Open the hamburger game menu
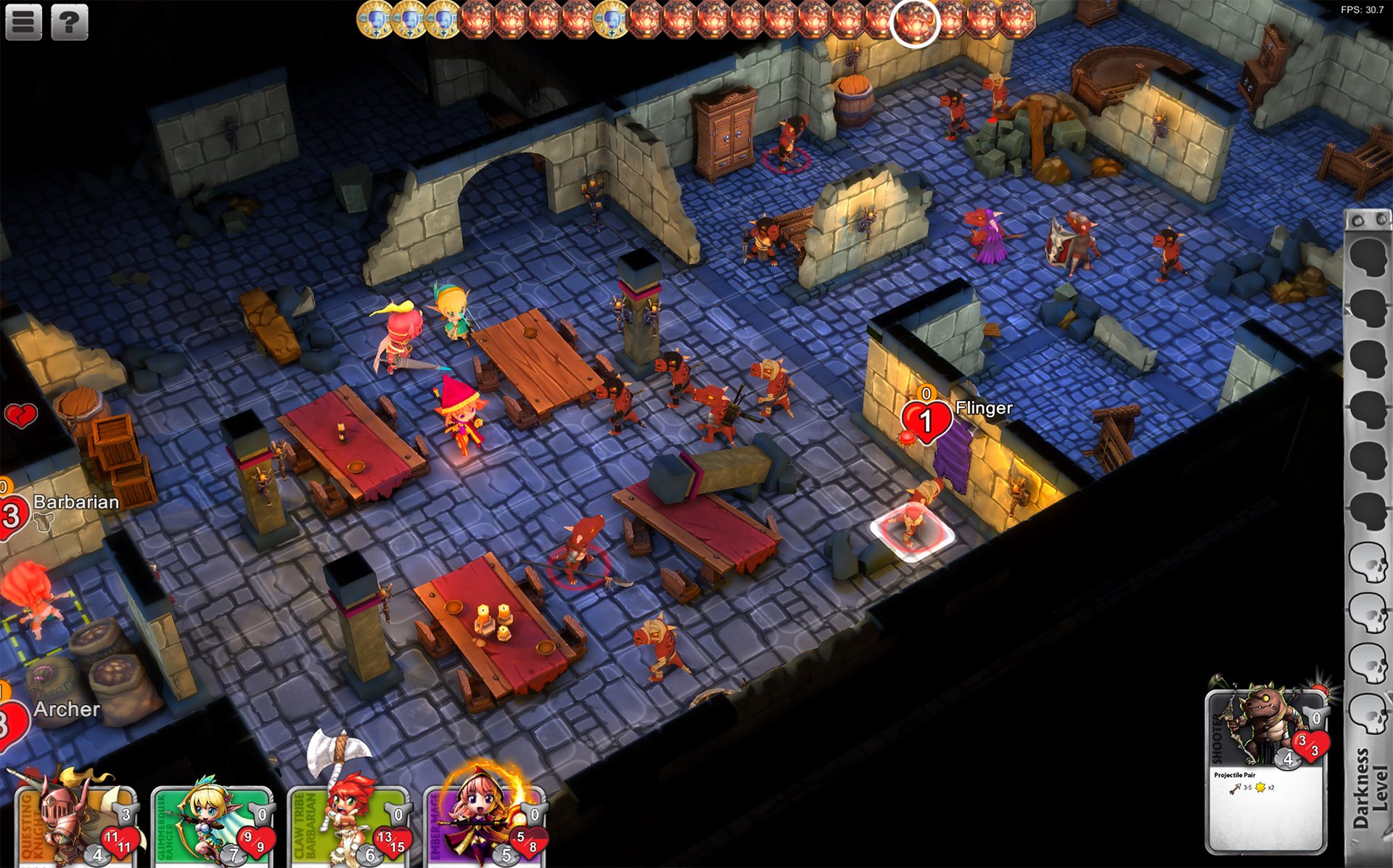Screen dimensions: 1393x868 pyautogui.click(x=23, y=22)
